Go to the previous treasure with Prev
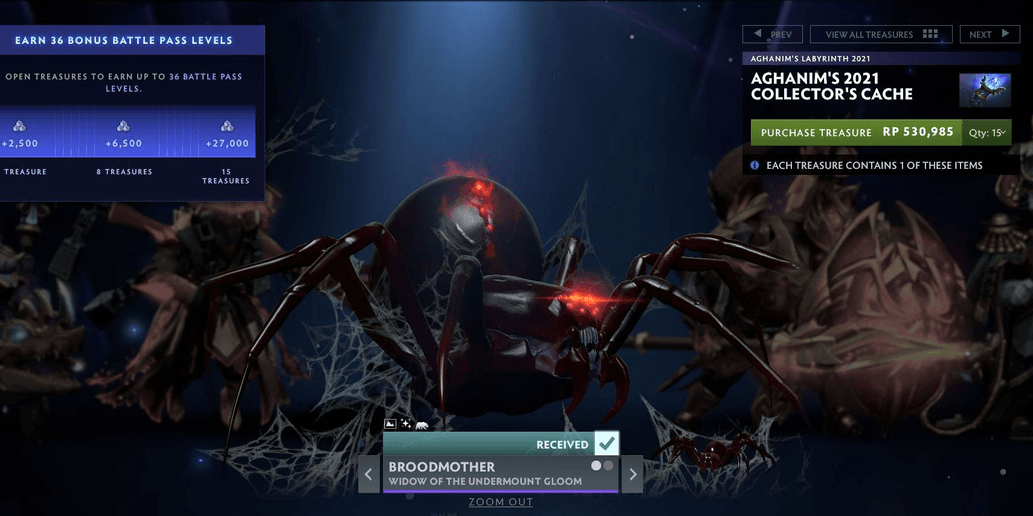The height and width of the screenshot is (516, 1033). [772, 34]
